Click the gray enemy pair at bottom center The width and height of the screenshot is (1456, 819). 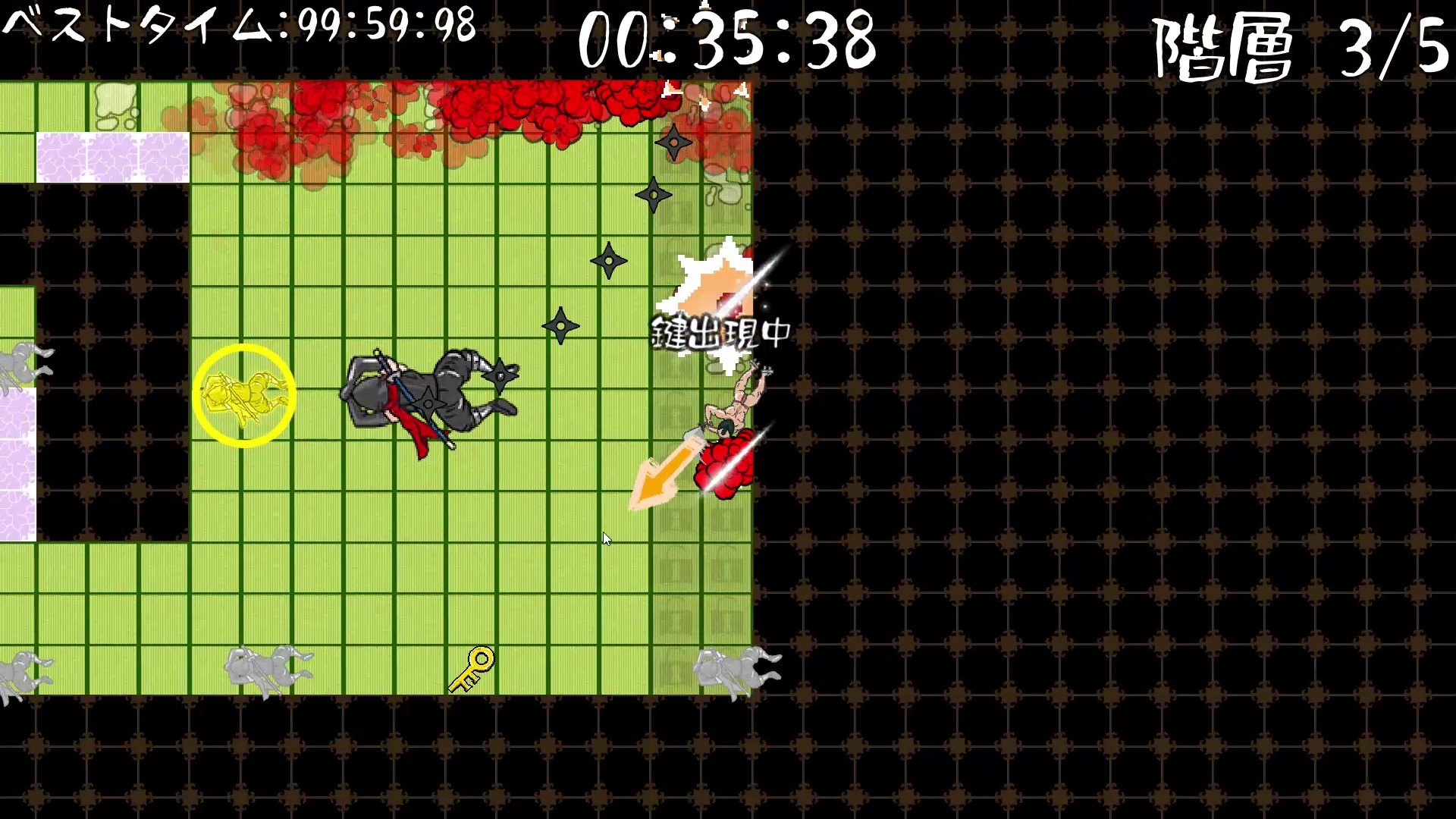[x=265, y=667]
